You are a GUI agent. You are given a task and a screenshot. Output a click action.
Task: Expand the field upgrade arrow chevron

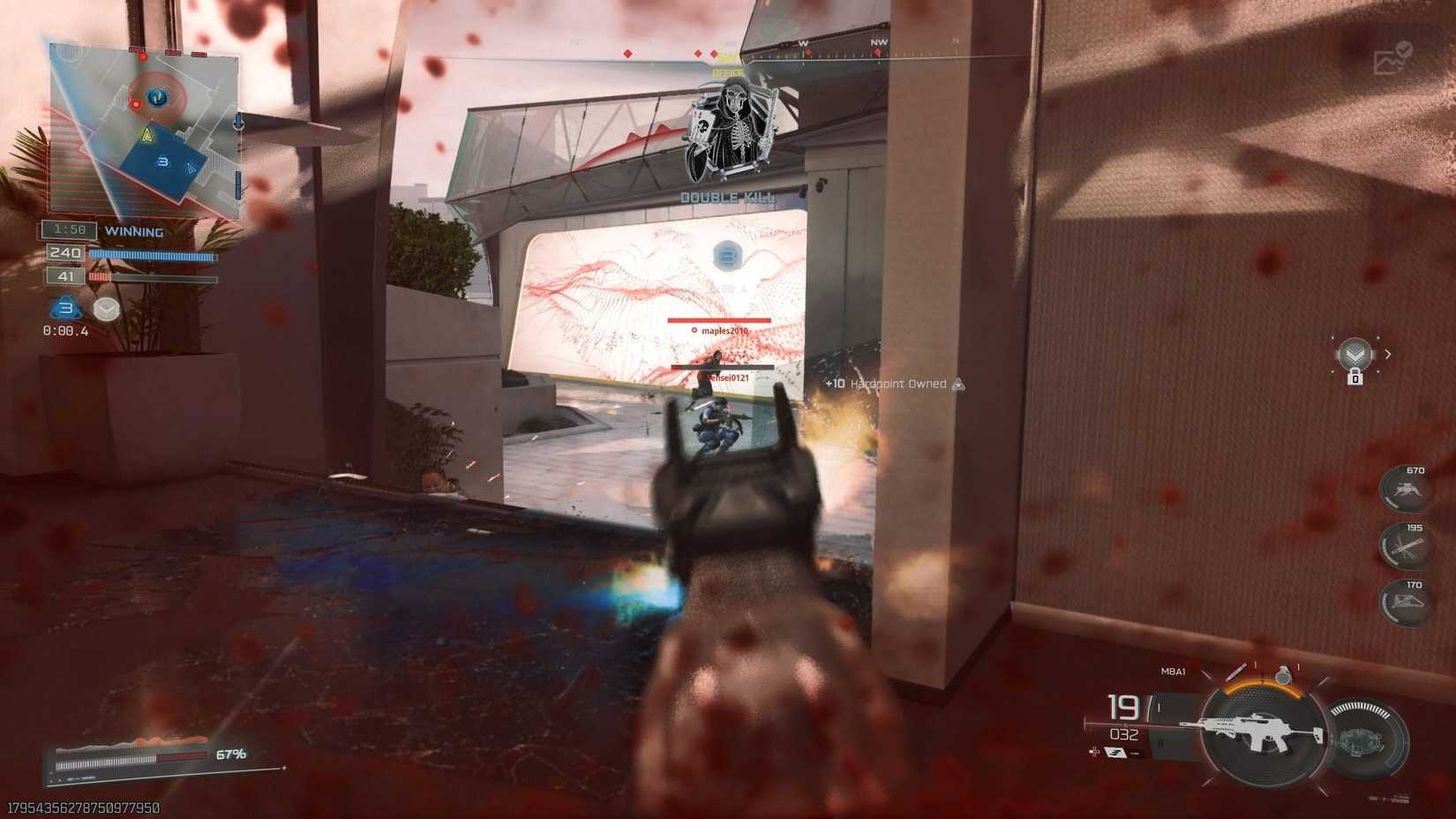tap(1387, 354)
